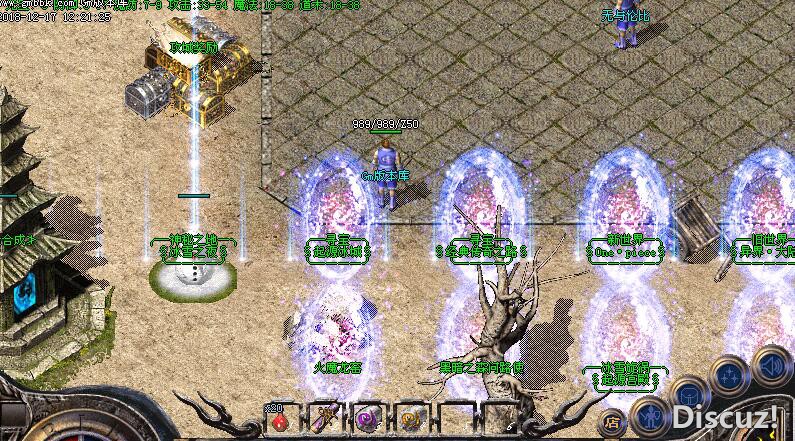This screenshot has width=795, height=441.
Task: Toggle sound with the speaker button
Action: click(x=771, y=362)
